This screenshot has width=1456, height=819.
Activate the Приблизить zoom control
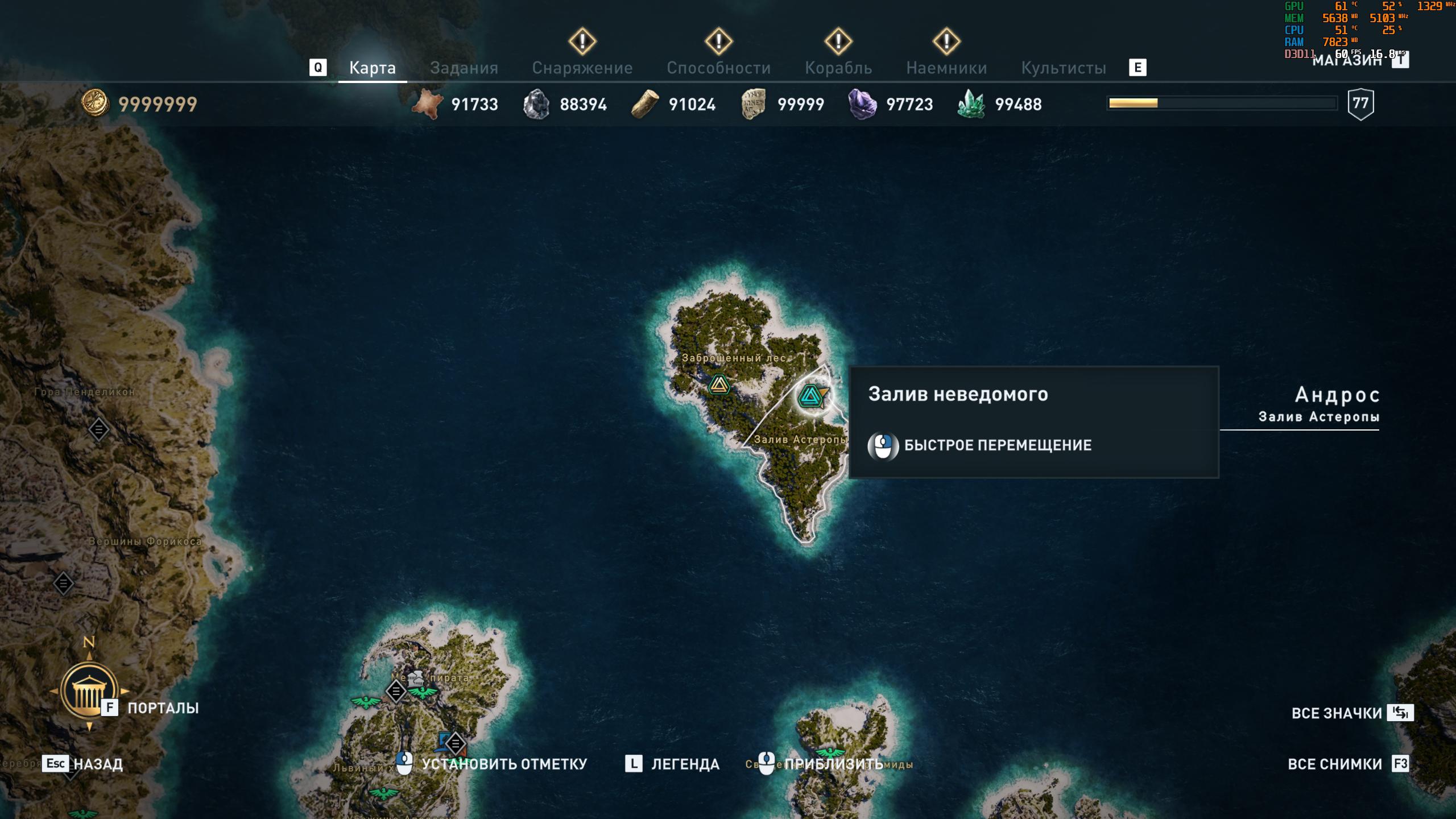coord(833,764)
